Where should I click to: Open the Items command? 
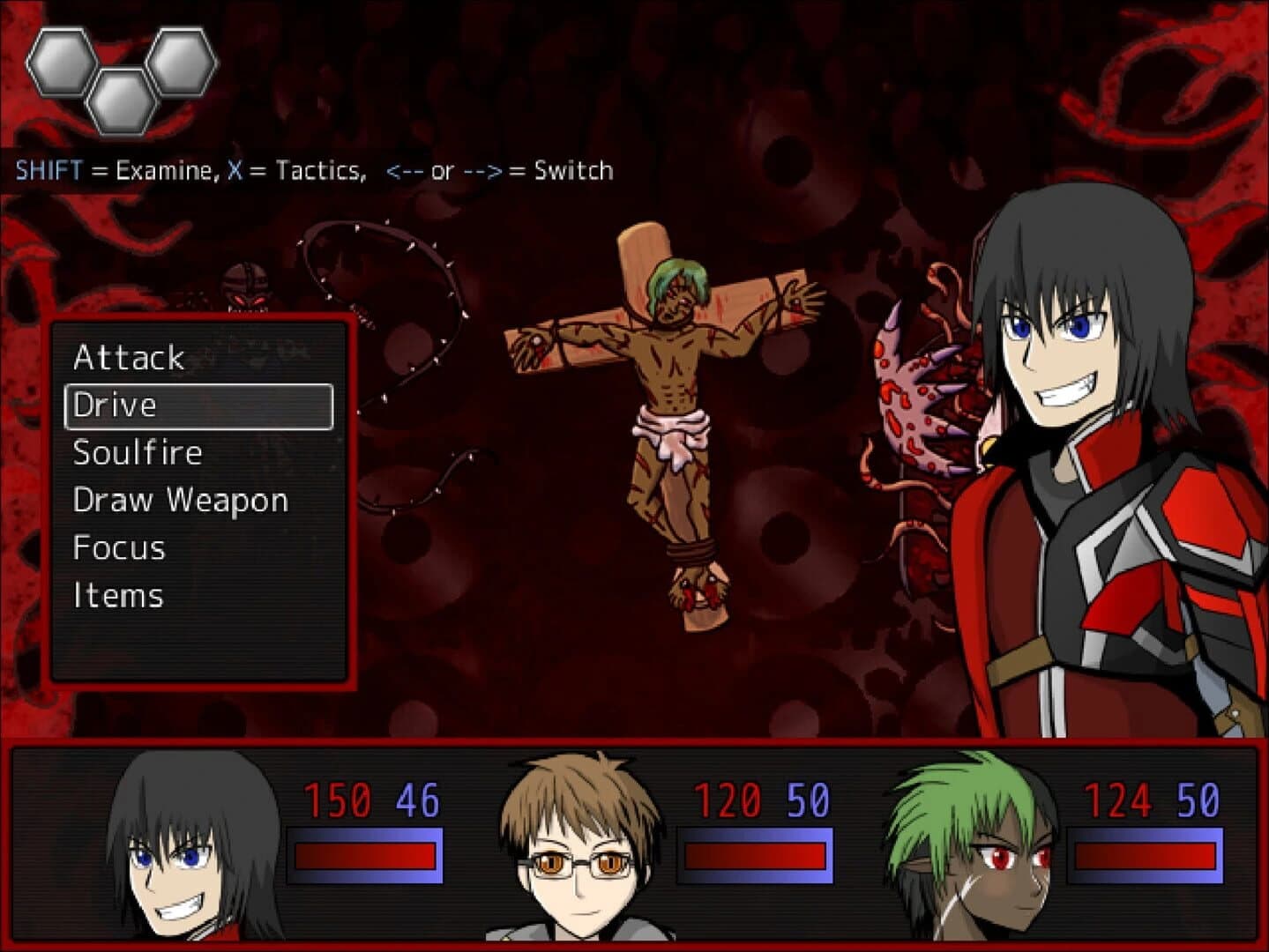[x=117, y=596]
